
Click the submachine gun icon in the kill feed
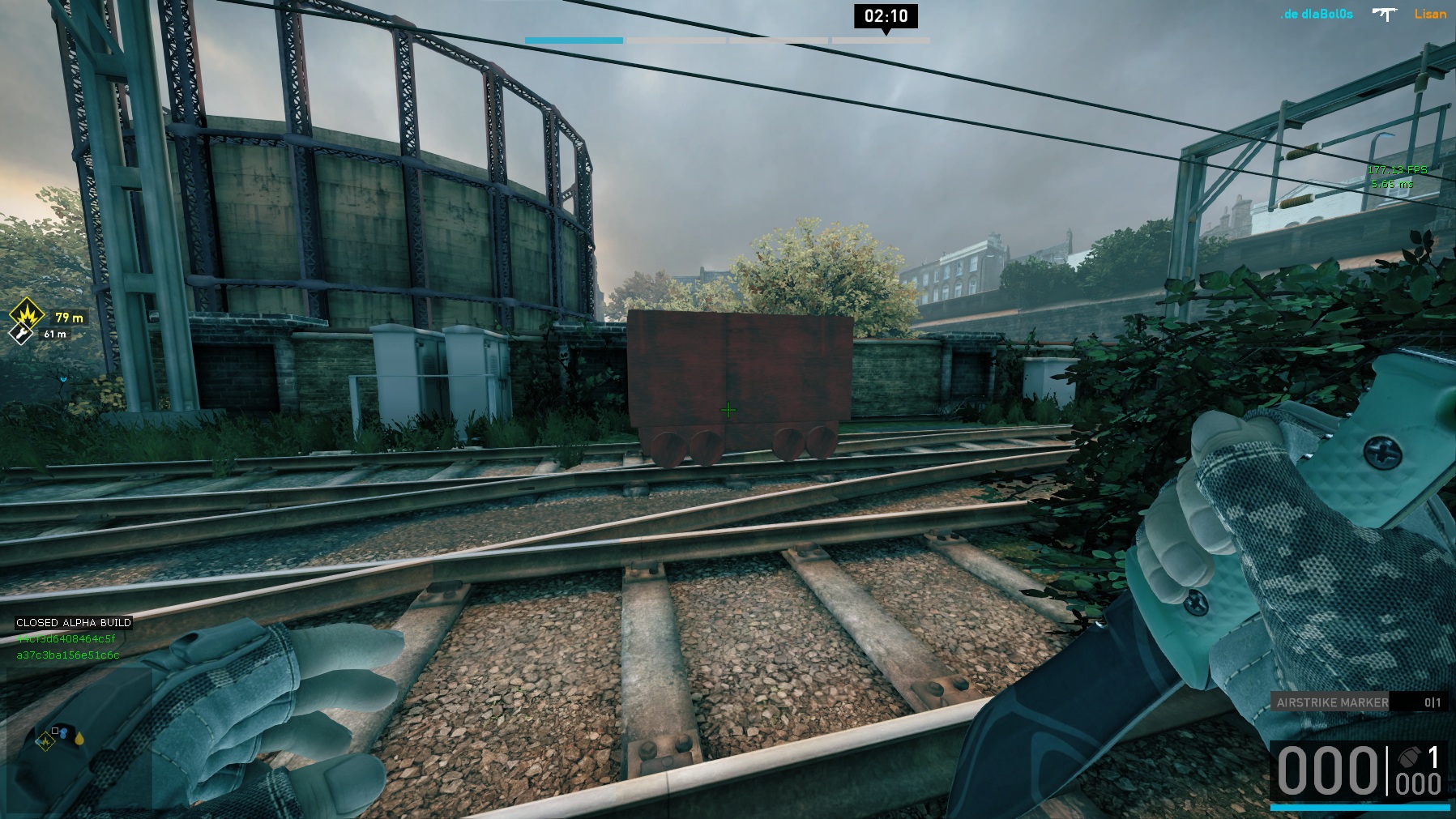[1385, 14]
